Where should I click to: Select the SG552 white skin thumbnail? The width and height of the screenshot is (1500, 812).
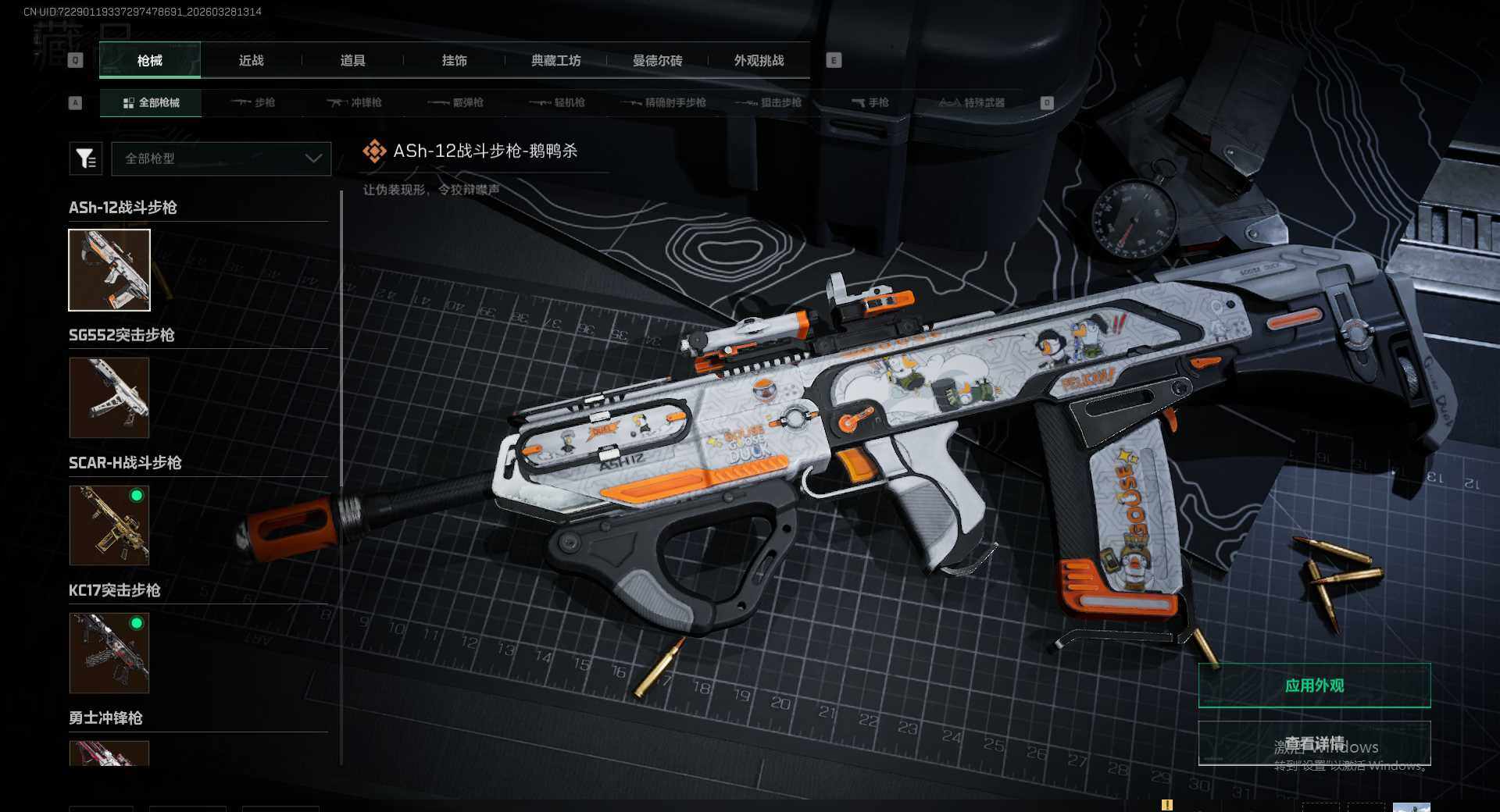pyautogui.click(x=109, y=397)
